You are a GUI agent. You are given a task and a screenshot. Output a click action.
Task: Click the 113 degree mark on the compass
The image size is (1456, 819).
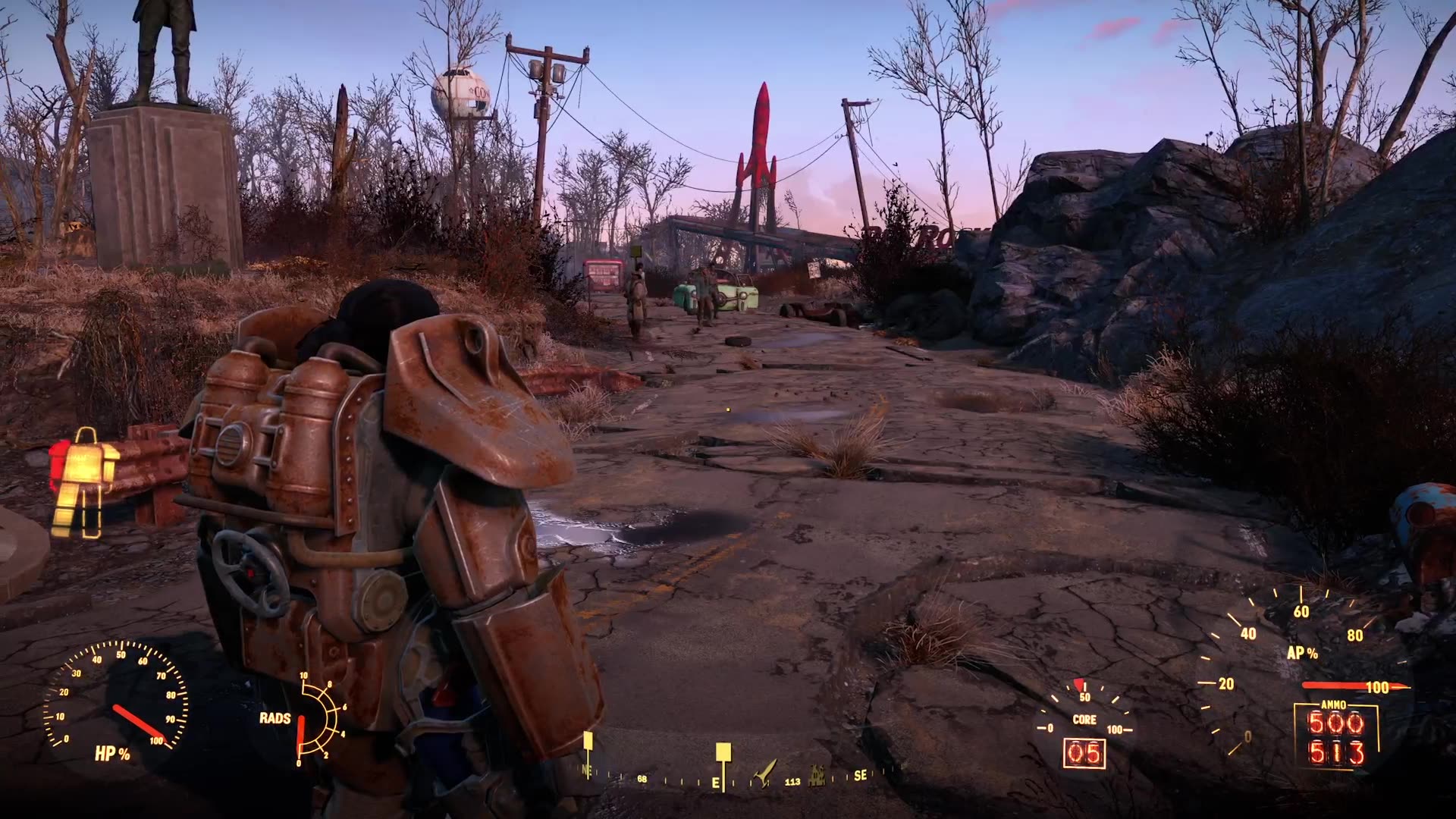793,782
